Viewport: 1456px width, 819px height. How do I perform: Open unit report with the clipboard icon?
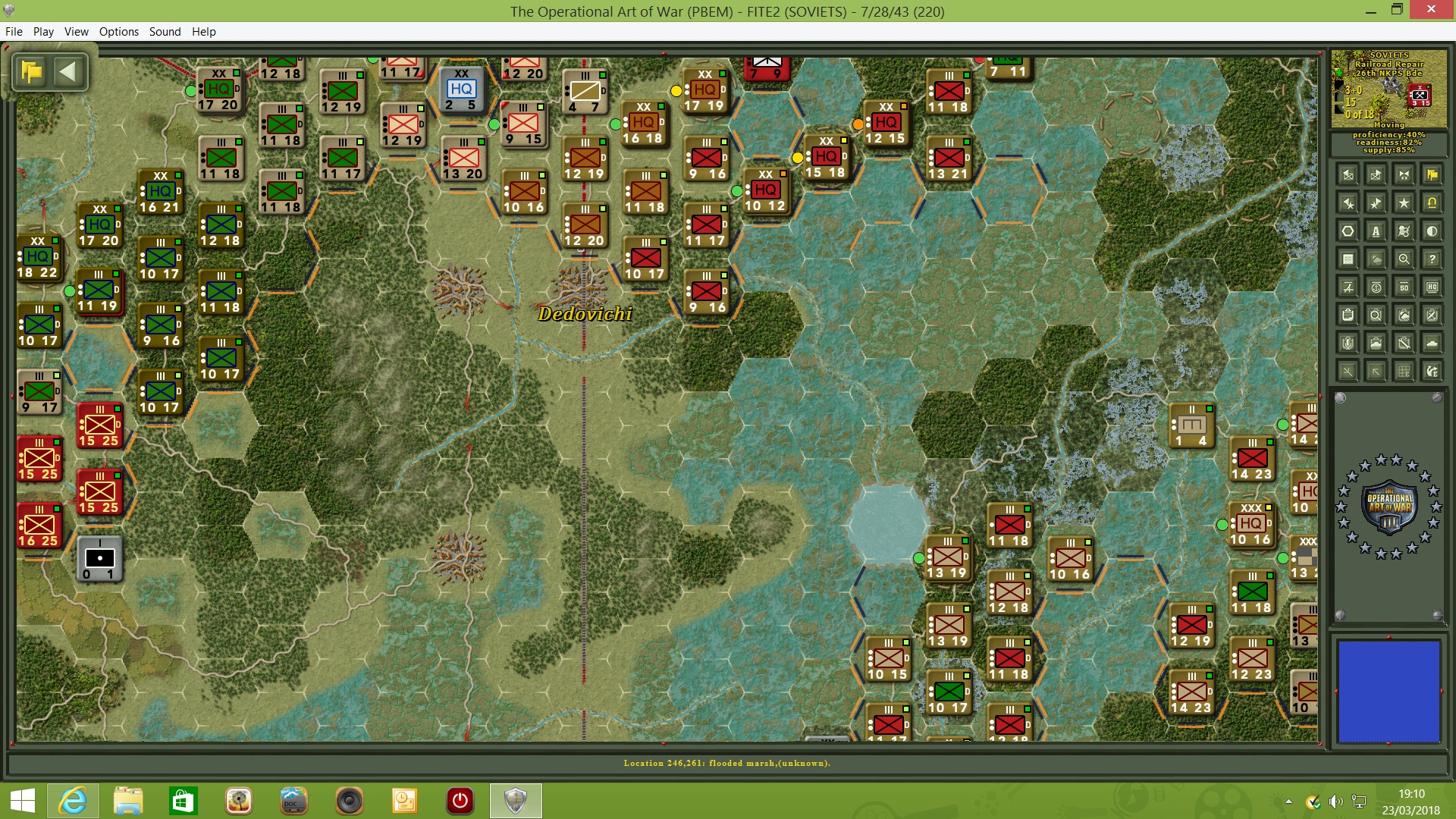[x=1348, y=315]
